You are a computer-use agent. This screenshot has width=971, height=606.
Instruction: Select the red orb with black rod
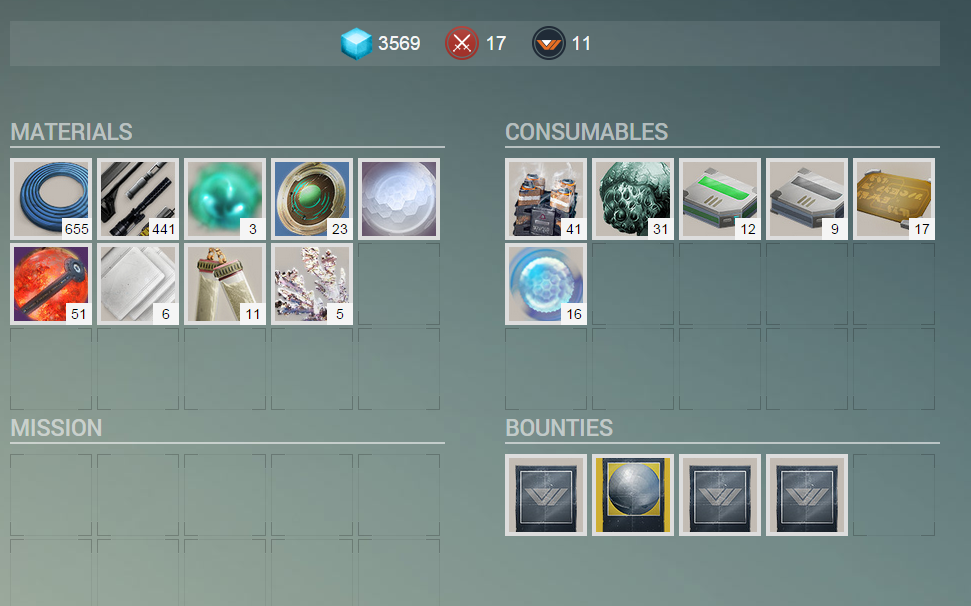(51, 285)
